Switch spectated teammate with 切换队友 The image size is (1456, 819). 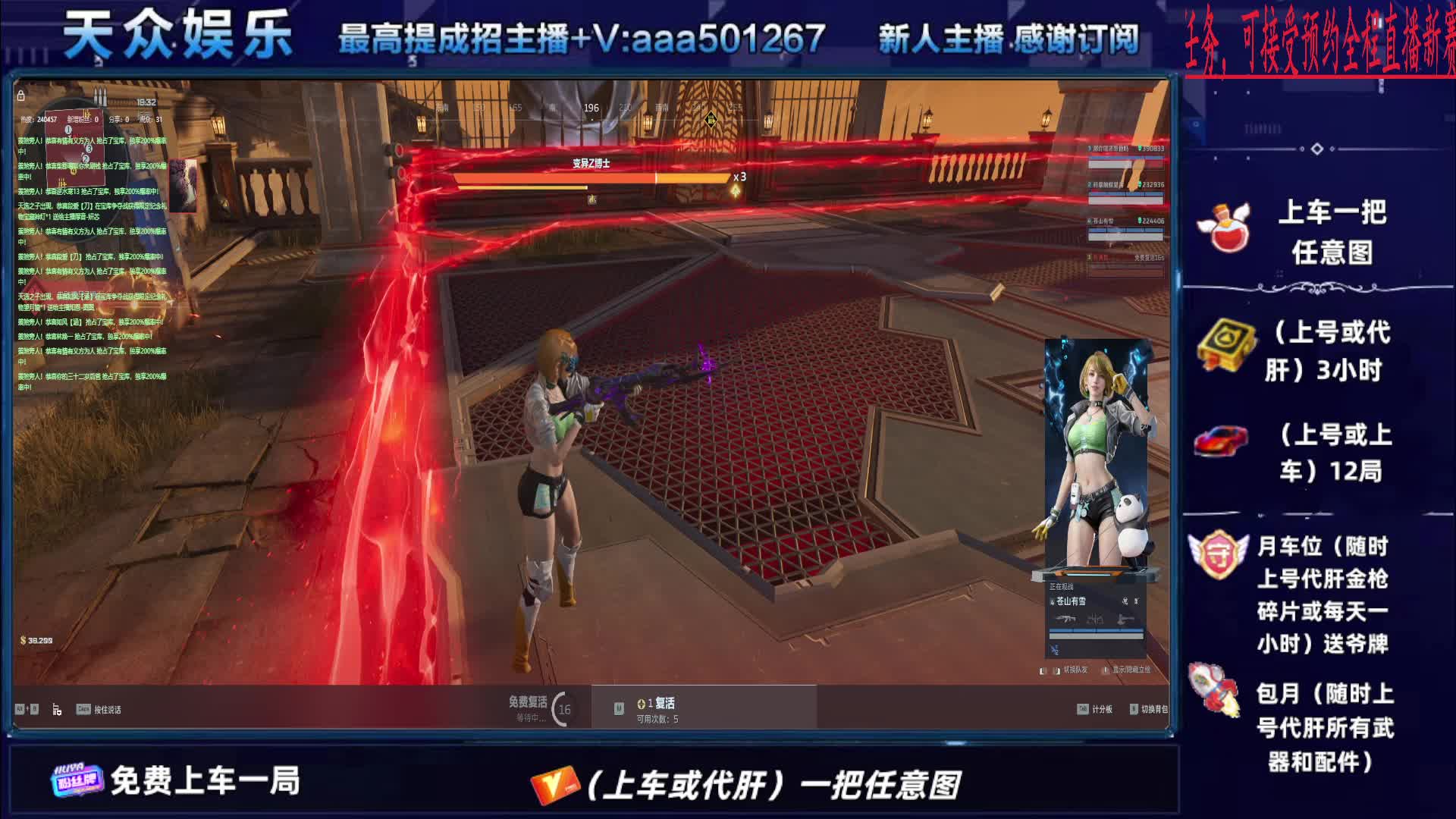1070,670
